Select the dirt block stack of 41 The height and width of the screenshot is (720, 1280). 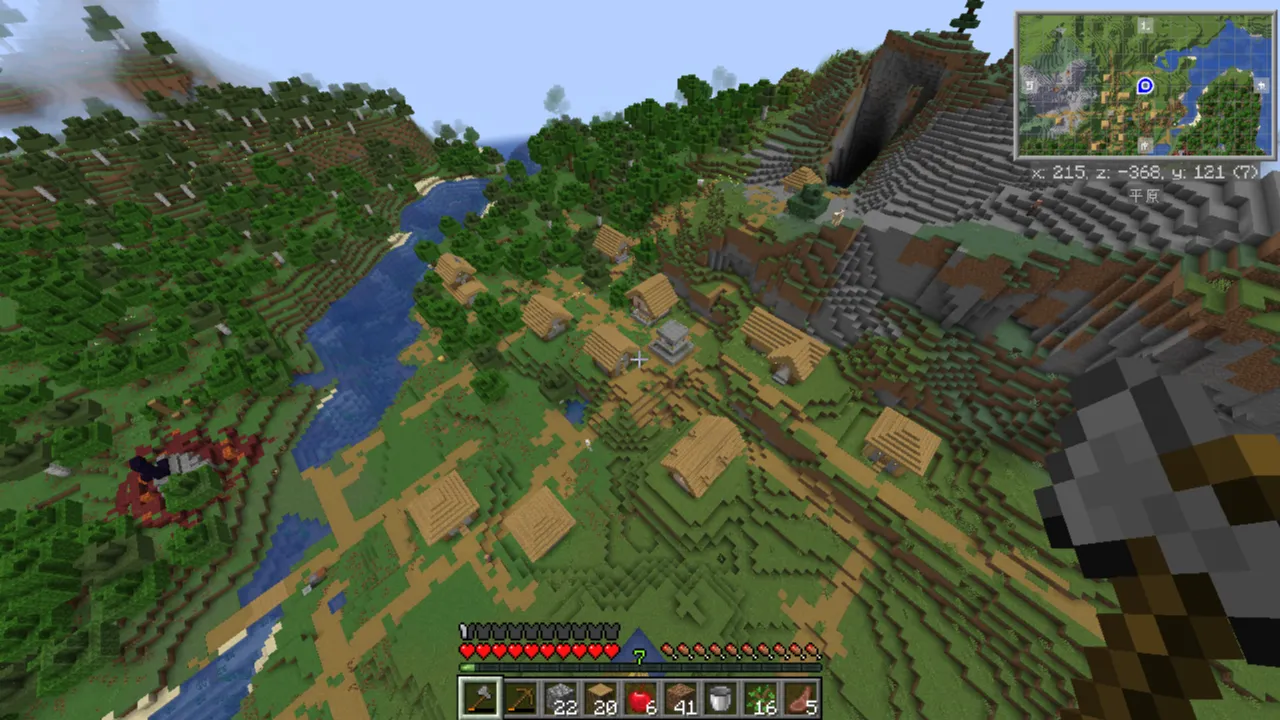(680, 699)
